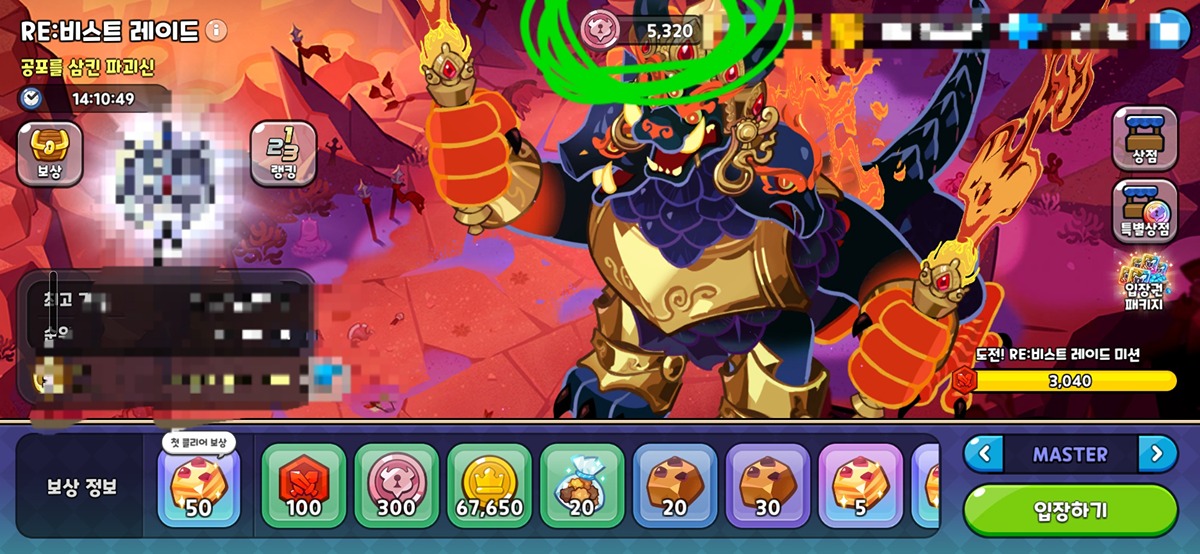Inspect the gold crown coin reward 67,650

[x=489, y=485]
